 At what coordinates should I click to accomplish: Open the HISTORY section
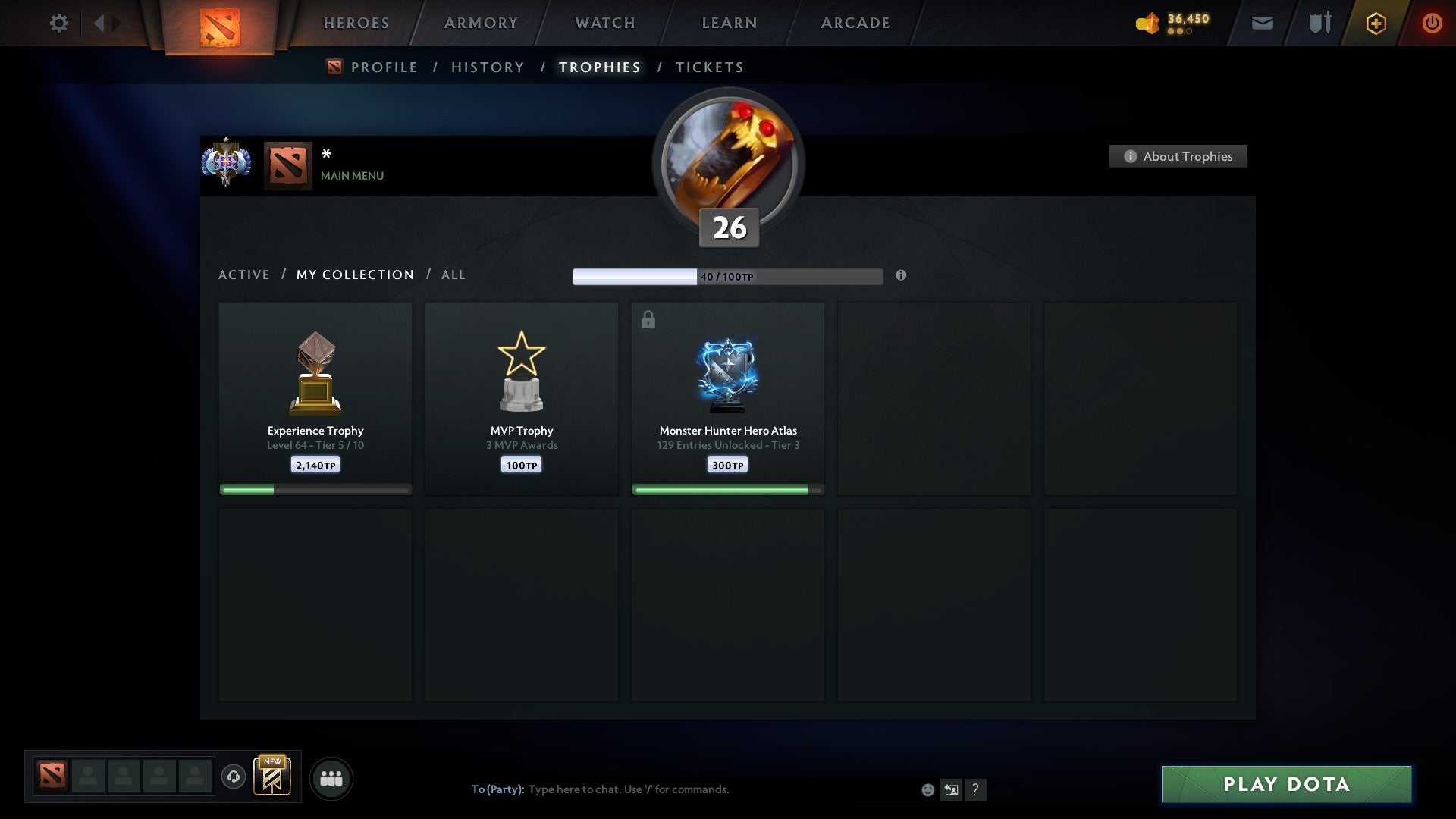[487, 67]
